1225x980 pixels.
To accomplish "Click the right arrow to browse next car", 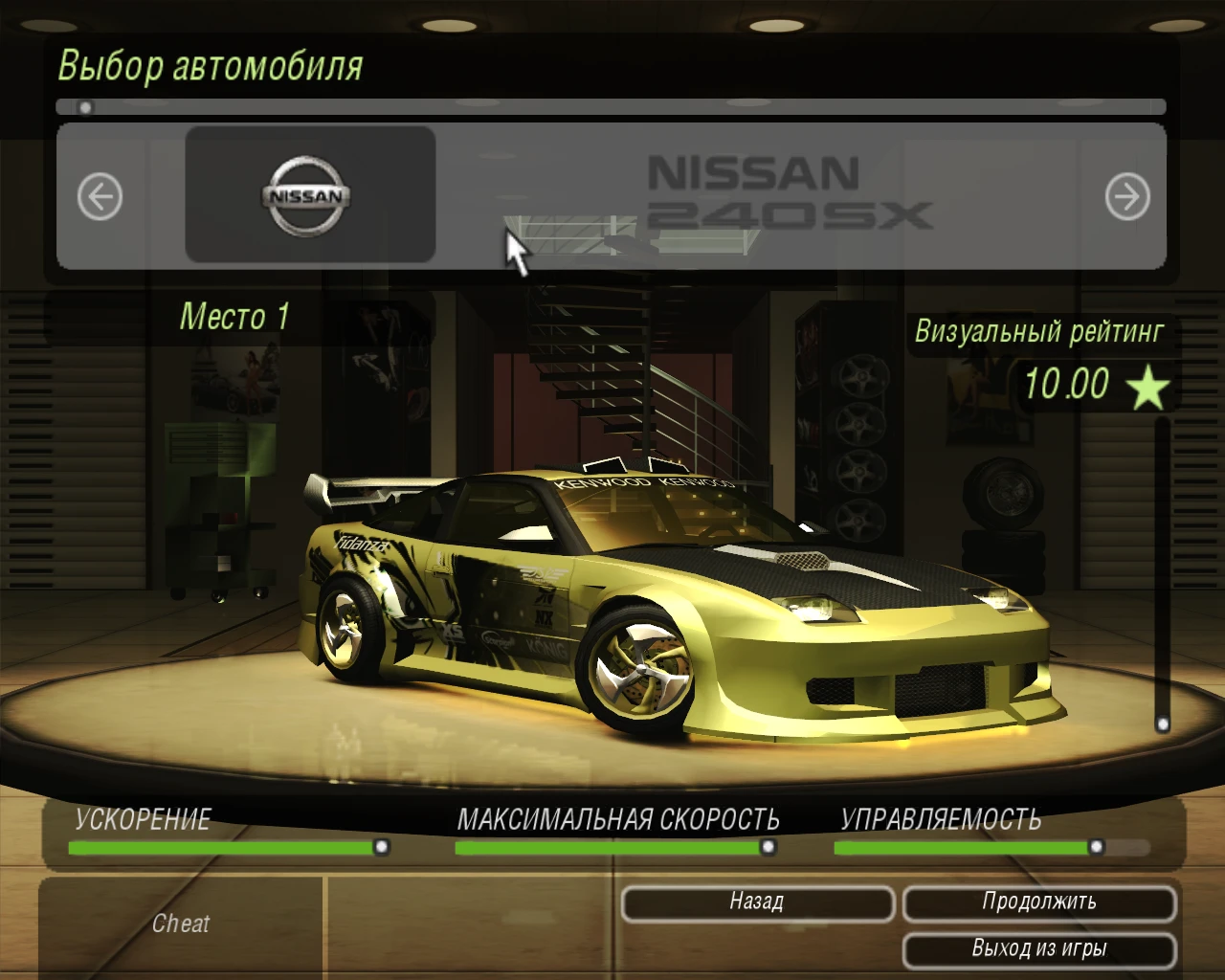I will pos(1127,196).
